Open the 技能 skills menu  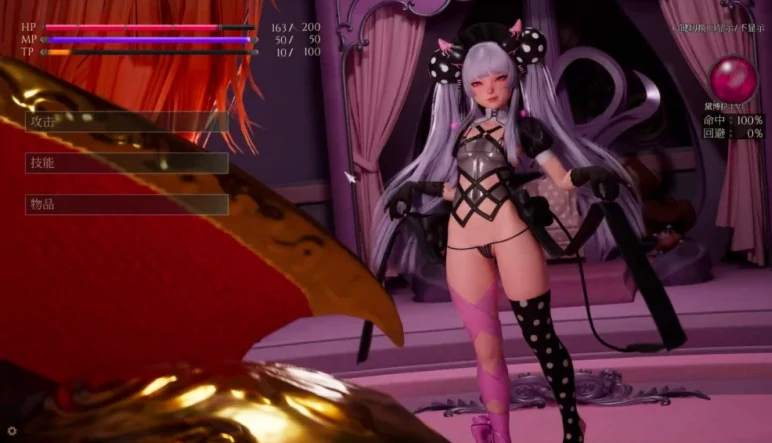[126, 163]
